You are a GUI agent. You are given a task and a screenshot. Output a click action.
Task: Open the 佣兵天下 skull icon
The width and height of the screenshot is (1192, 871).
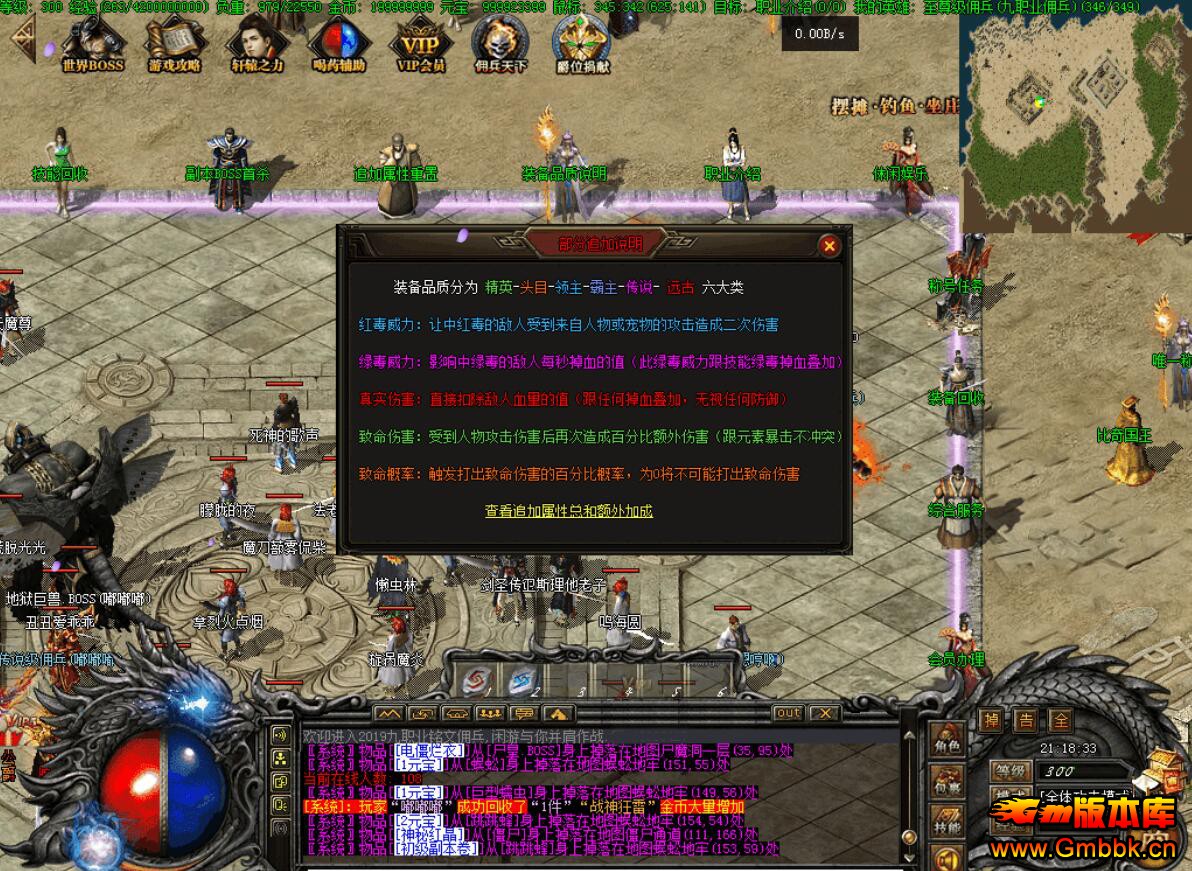pyautogui.click(x=499, y=45)
